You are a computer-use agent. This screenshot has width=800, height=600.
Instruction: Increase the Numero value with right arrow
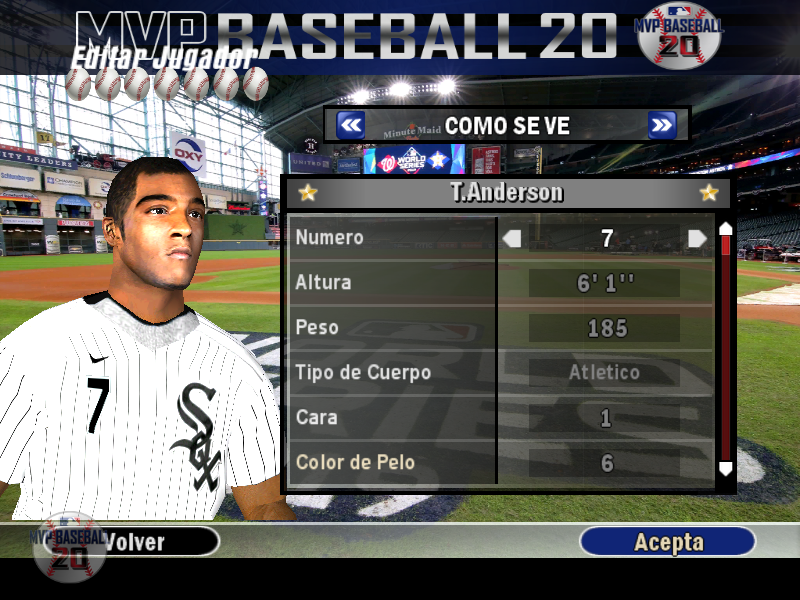pos(697,238)
